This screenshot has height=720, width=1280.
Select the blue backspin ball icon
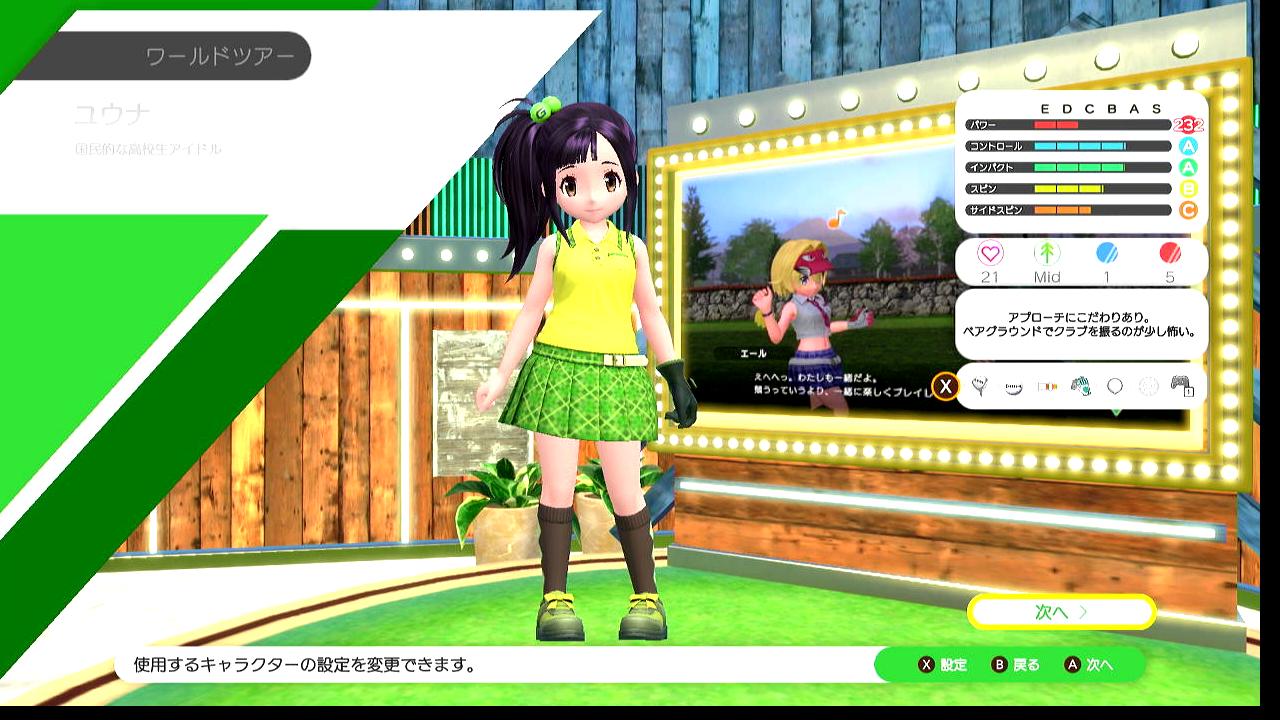(1108, 252)
